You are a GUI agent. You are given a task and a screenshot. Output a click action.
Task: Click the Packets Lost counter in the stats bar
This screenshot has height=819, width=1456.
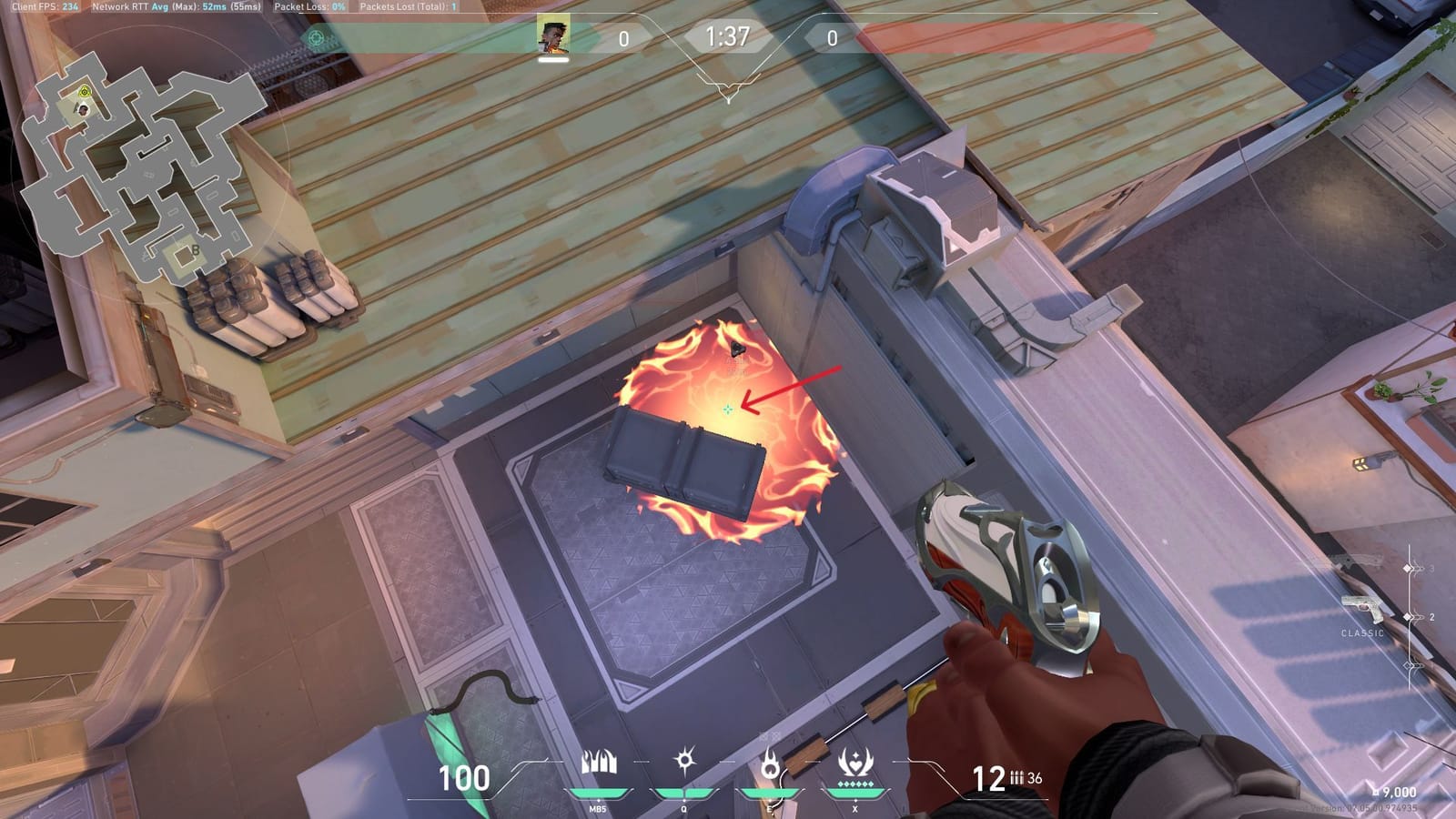410,6
